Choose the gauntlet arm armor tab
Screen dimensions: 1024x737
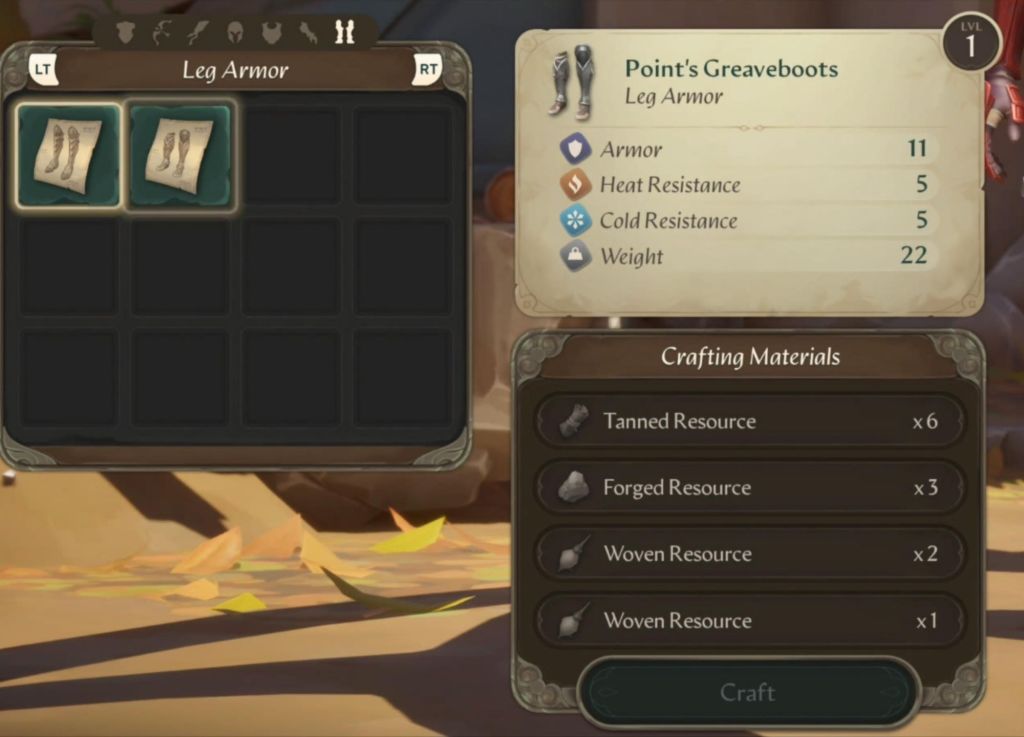308,33
